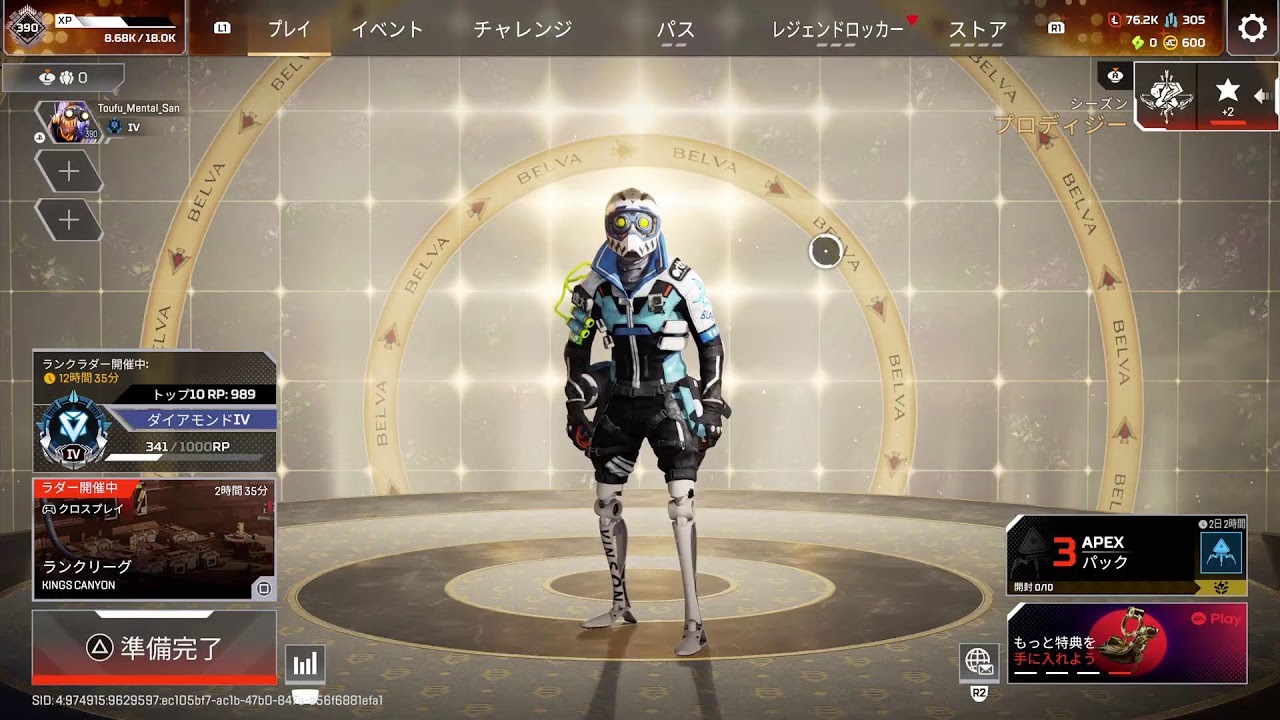Click the star level badge showing +2
This screenshot has width=1280, height=720.
(1227, 95)
